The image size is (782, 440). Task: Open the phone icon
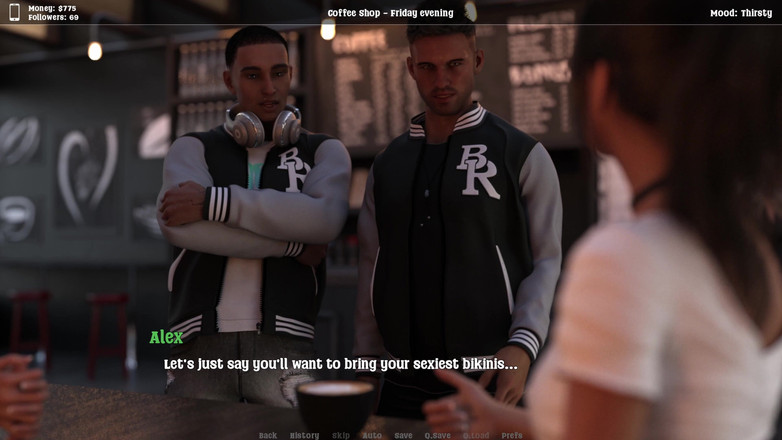14,12
